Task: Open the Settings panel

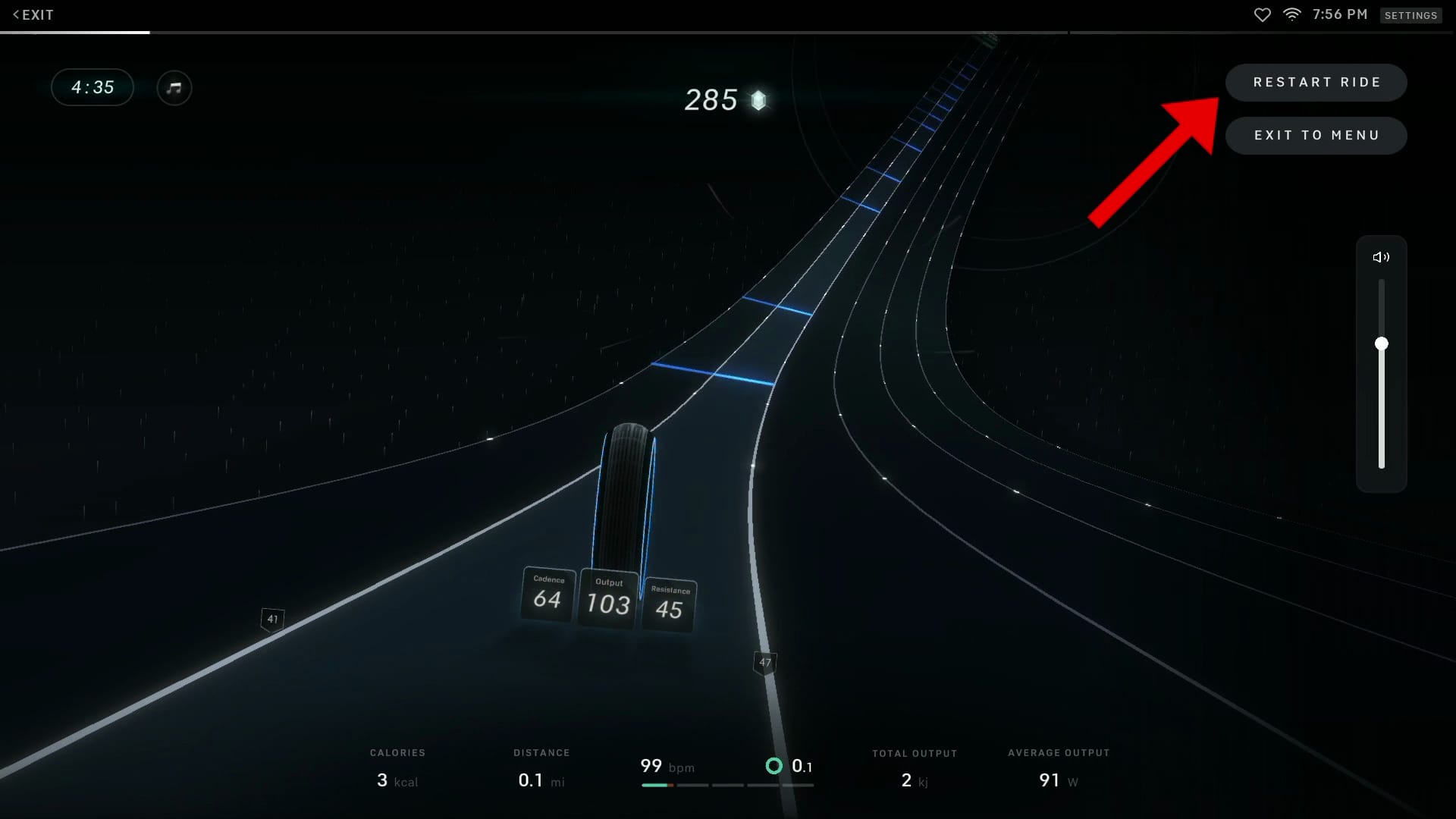Action: (1410, 15)
